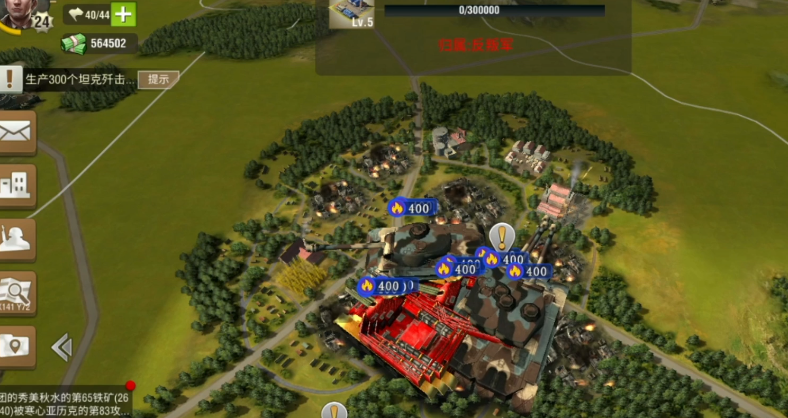Open the magnifier coordinate search

point(16,293)
